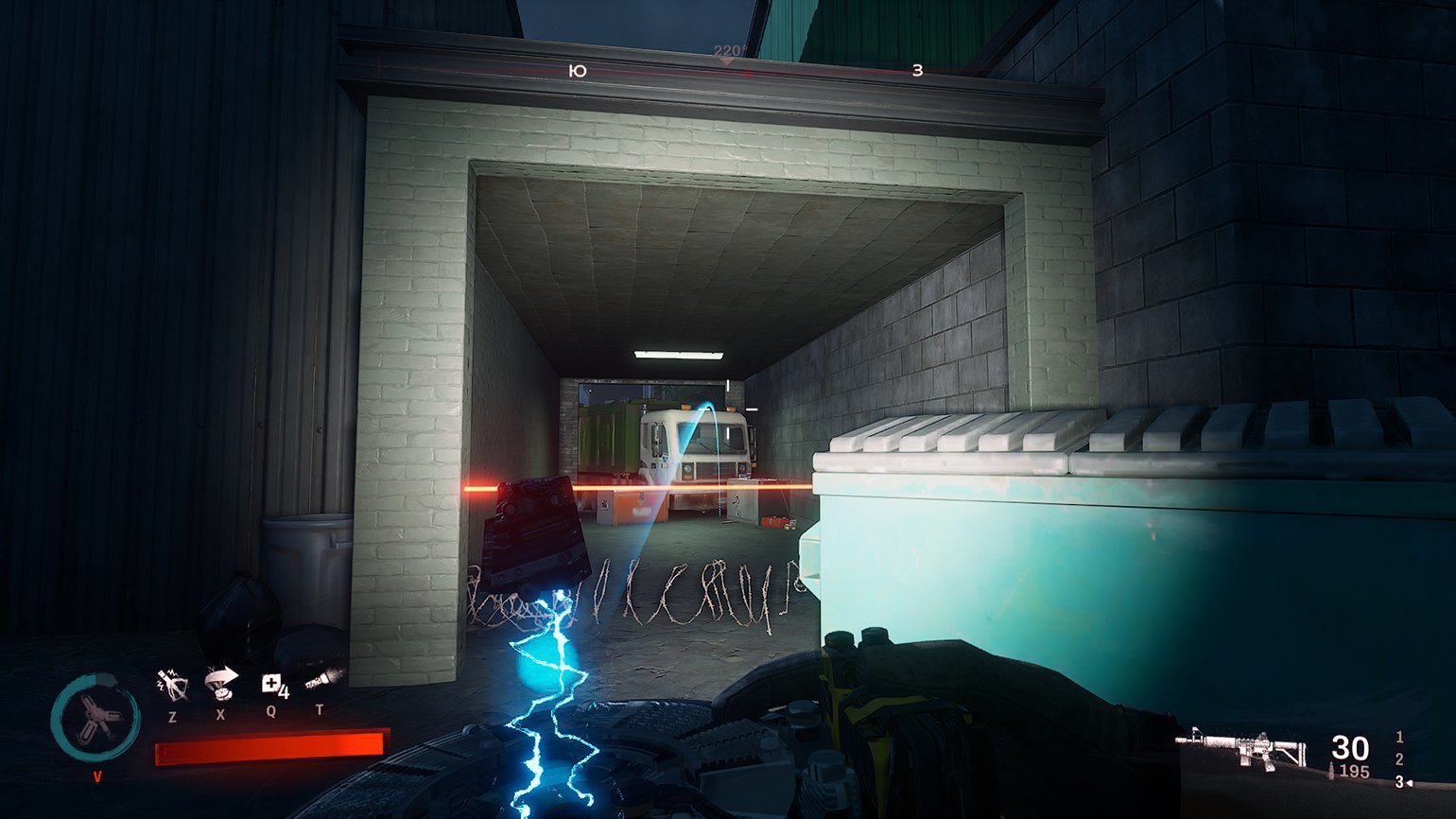
Task: Click the compass strip heading marker
Action: (728, 59)
